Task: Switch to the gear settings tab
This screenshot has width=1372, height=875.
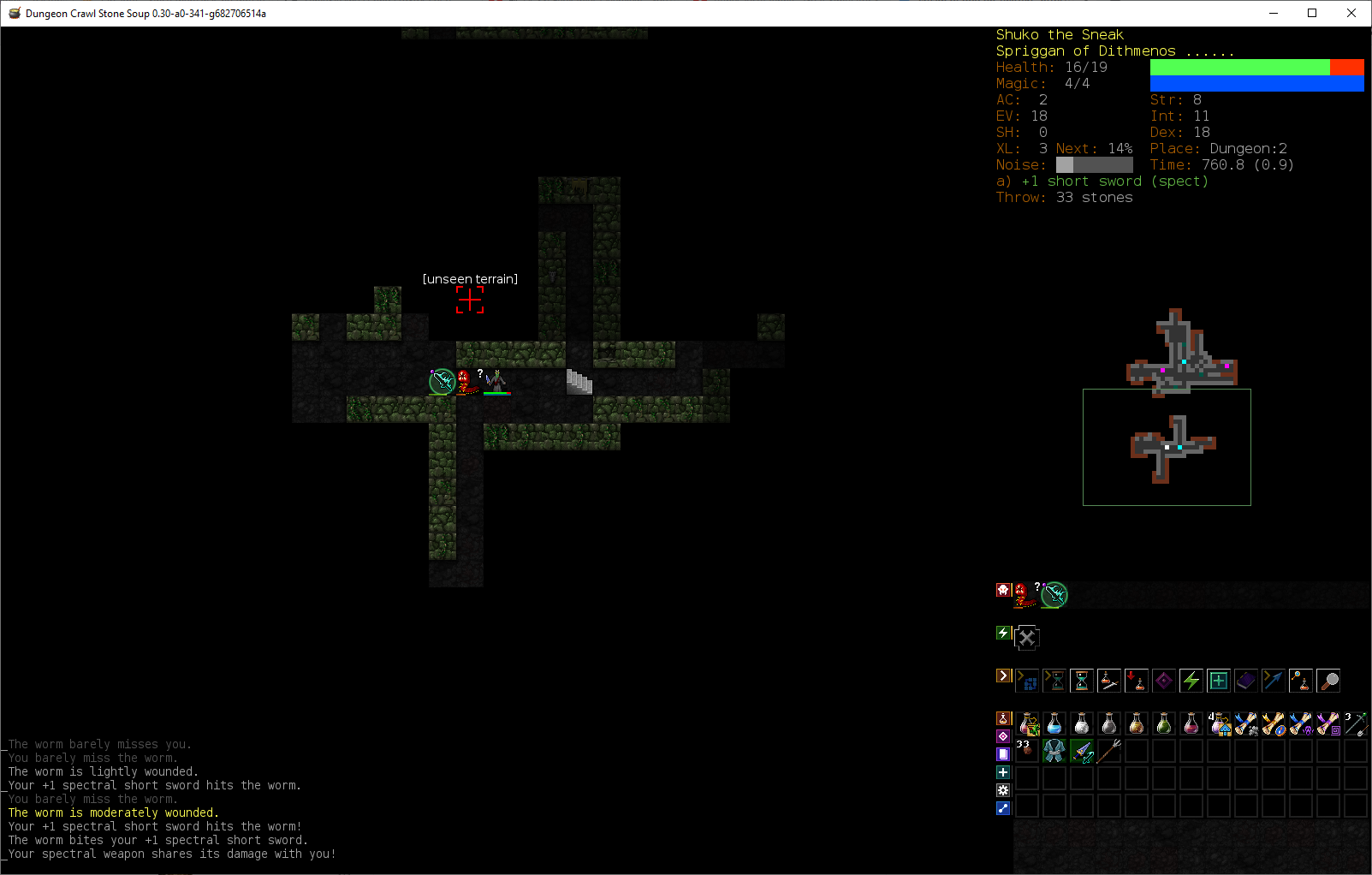Action: (1003, 790)
